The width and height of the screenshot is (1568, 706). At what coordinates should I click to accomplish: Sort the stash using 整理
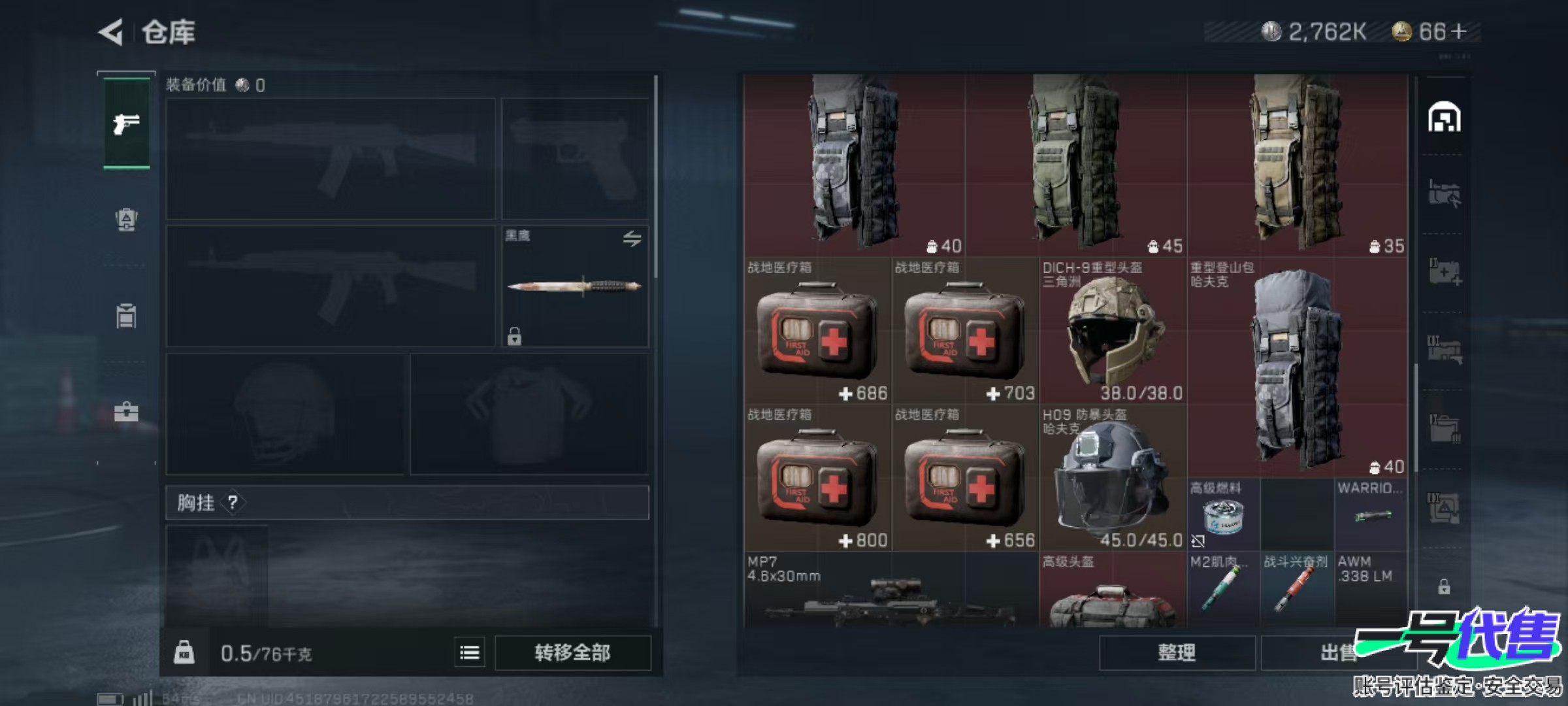tap(1177, 652)
